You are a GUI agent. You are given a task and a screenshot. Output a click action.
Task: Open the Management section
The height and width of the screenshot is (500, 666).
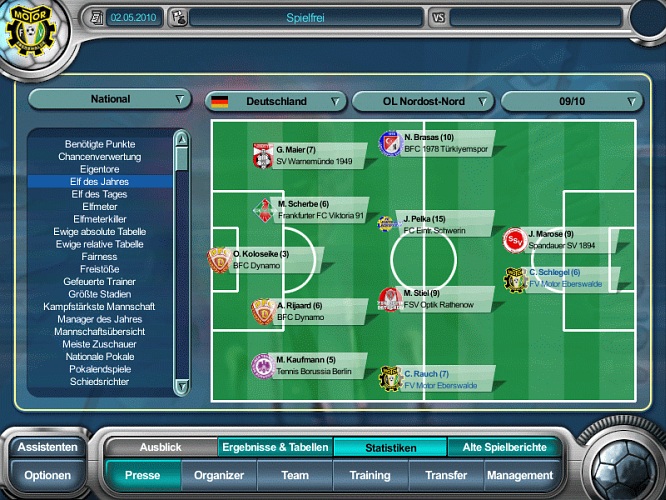pyautogui.click(x=520, y=476)
